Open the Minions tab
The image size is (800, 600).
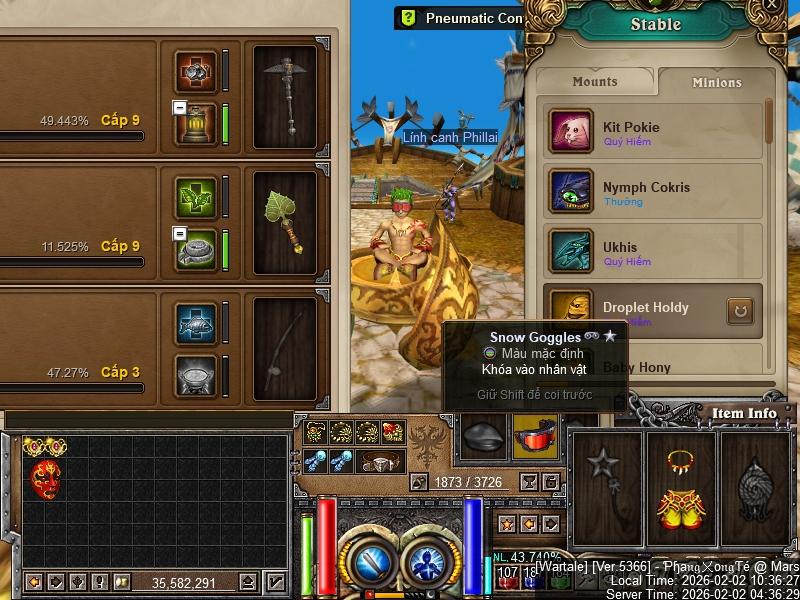pyautogui.click(x=716, y=82)
